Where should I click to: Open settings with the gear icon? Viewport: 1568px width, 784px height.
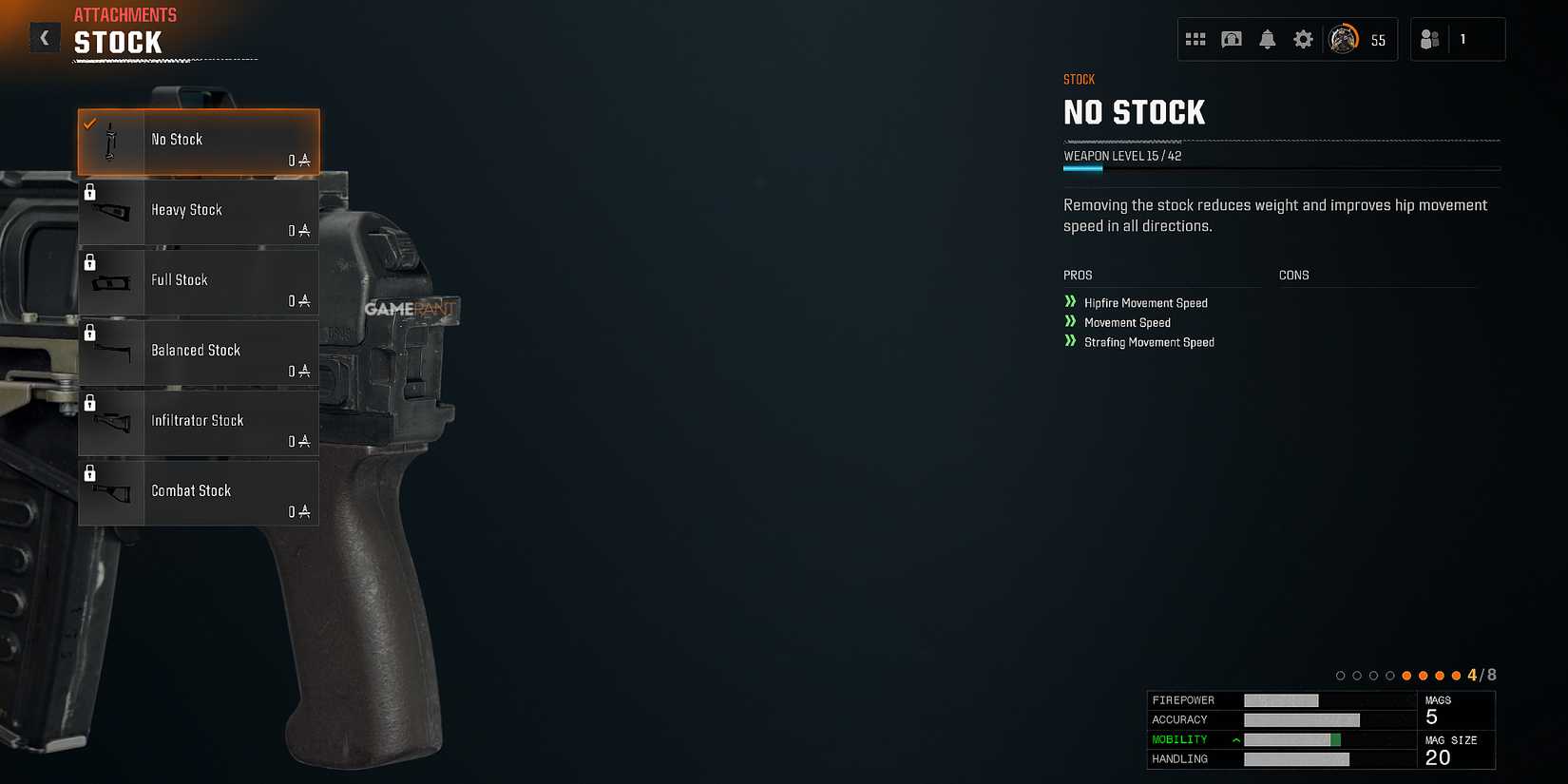pyautogui.click(x=1302, y=39)
